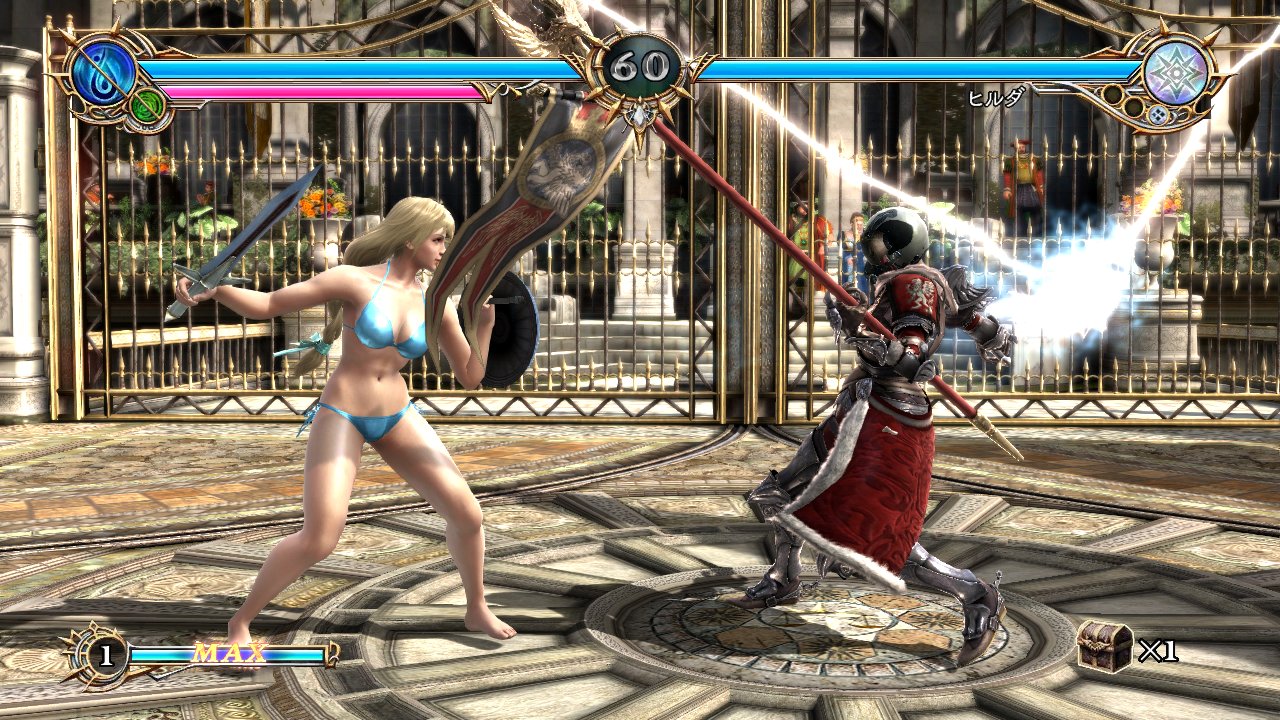This screenshot has height=720, width=1280.
Task: Toggle the lower empty gem slot beside the star crest
Action: pos(1133,107)
